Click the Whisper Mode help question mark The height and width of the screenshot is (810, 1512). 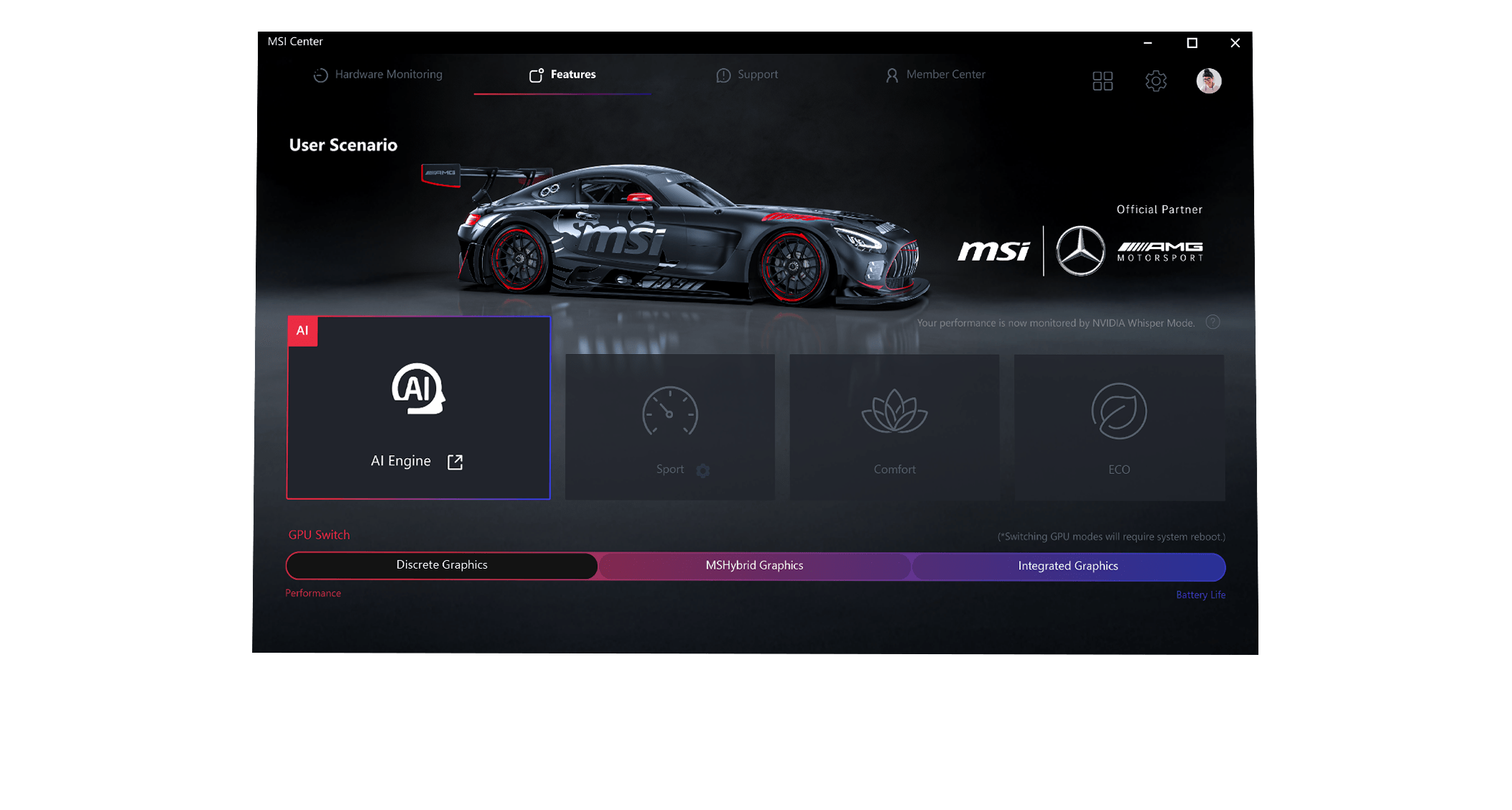pos(1212,322)
